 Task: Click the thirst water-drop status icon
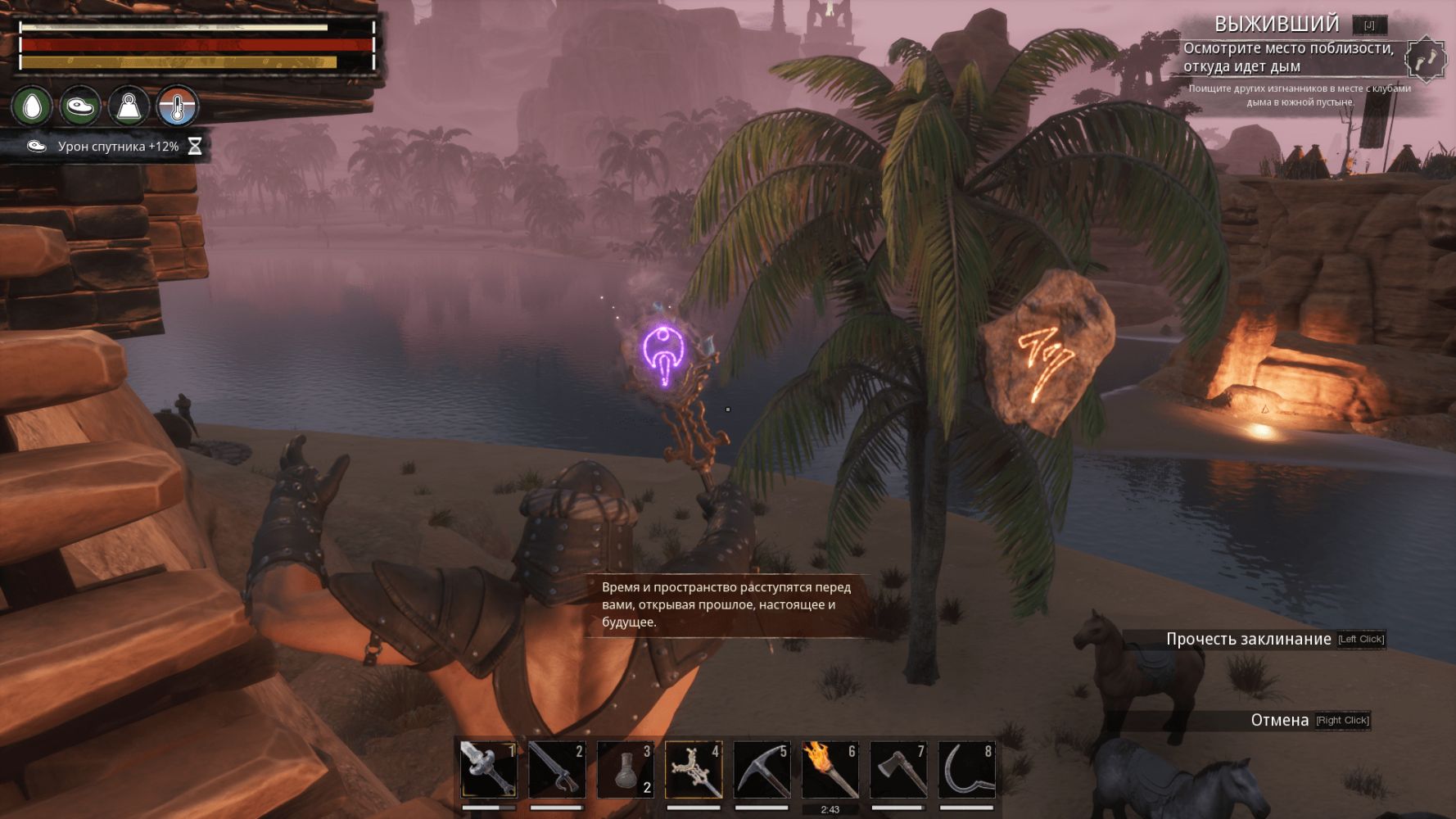click(x=32, y=106)
